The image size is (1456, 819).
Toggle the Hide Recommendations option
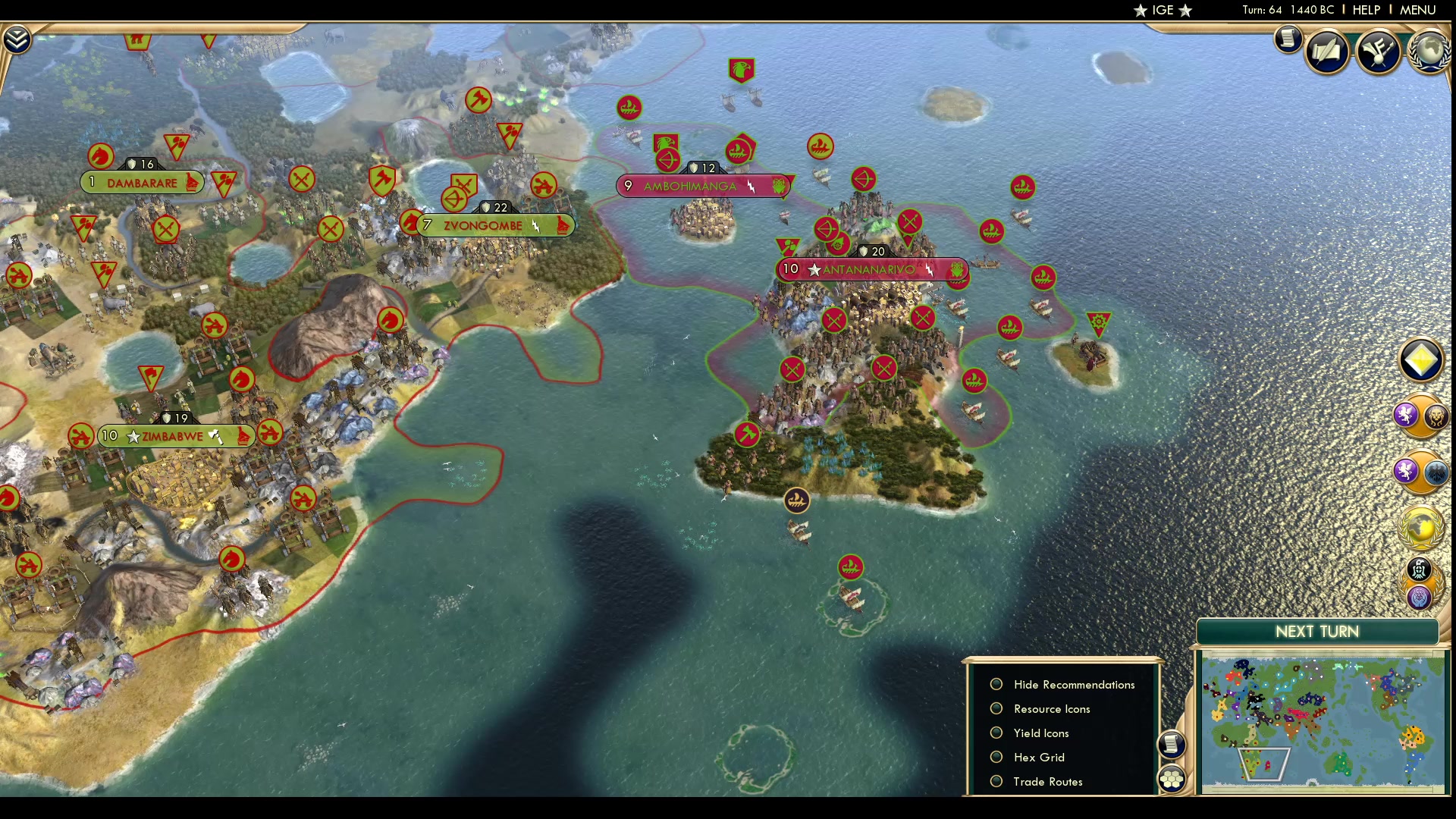tap(996, 685)
